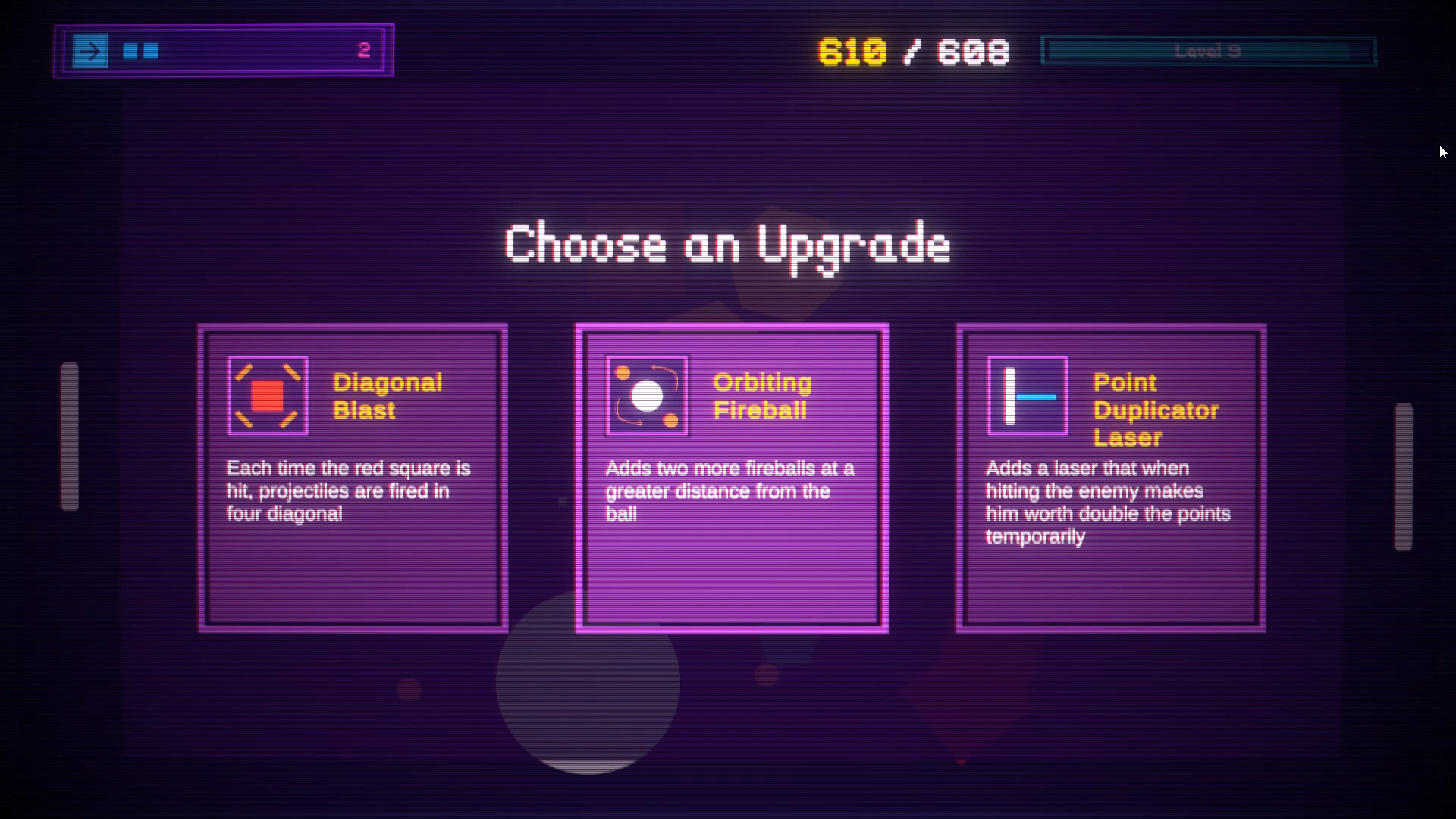Click the arrow icon in the top-left bar
The image size is (1456, 819).
(91, 51)
